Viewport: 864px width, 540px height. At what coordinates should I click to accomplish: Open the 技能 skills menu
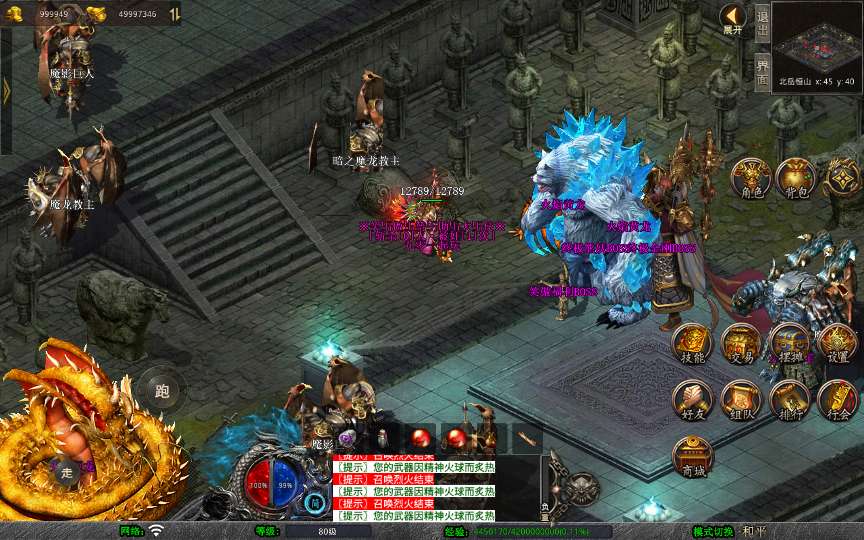[x=692, y=343]
